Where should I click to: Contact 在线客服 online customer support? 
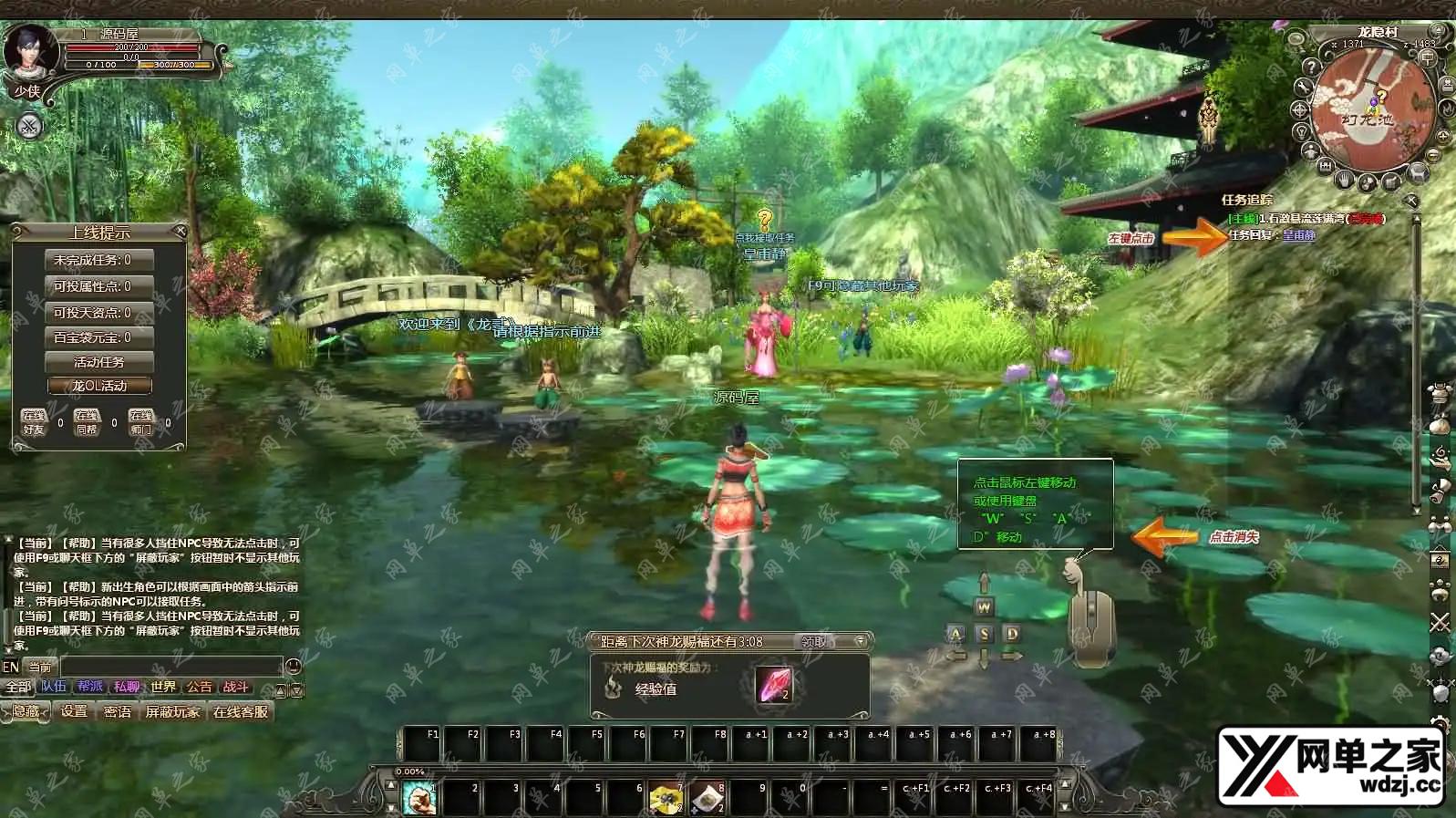[241, 711]
